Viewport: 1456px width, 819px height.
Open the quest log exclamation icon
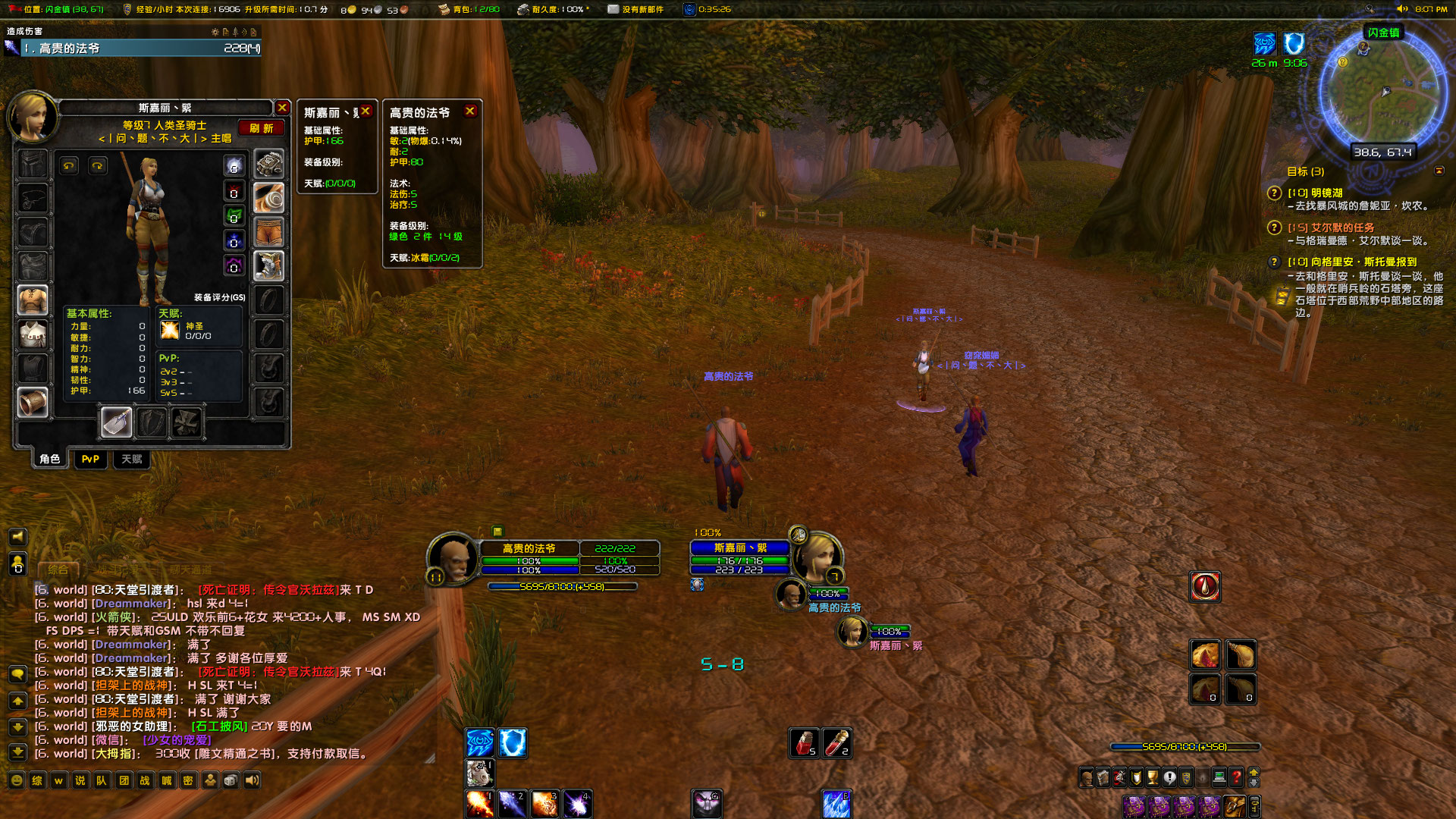pos(1169,778)
